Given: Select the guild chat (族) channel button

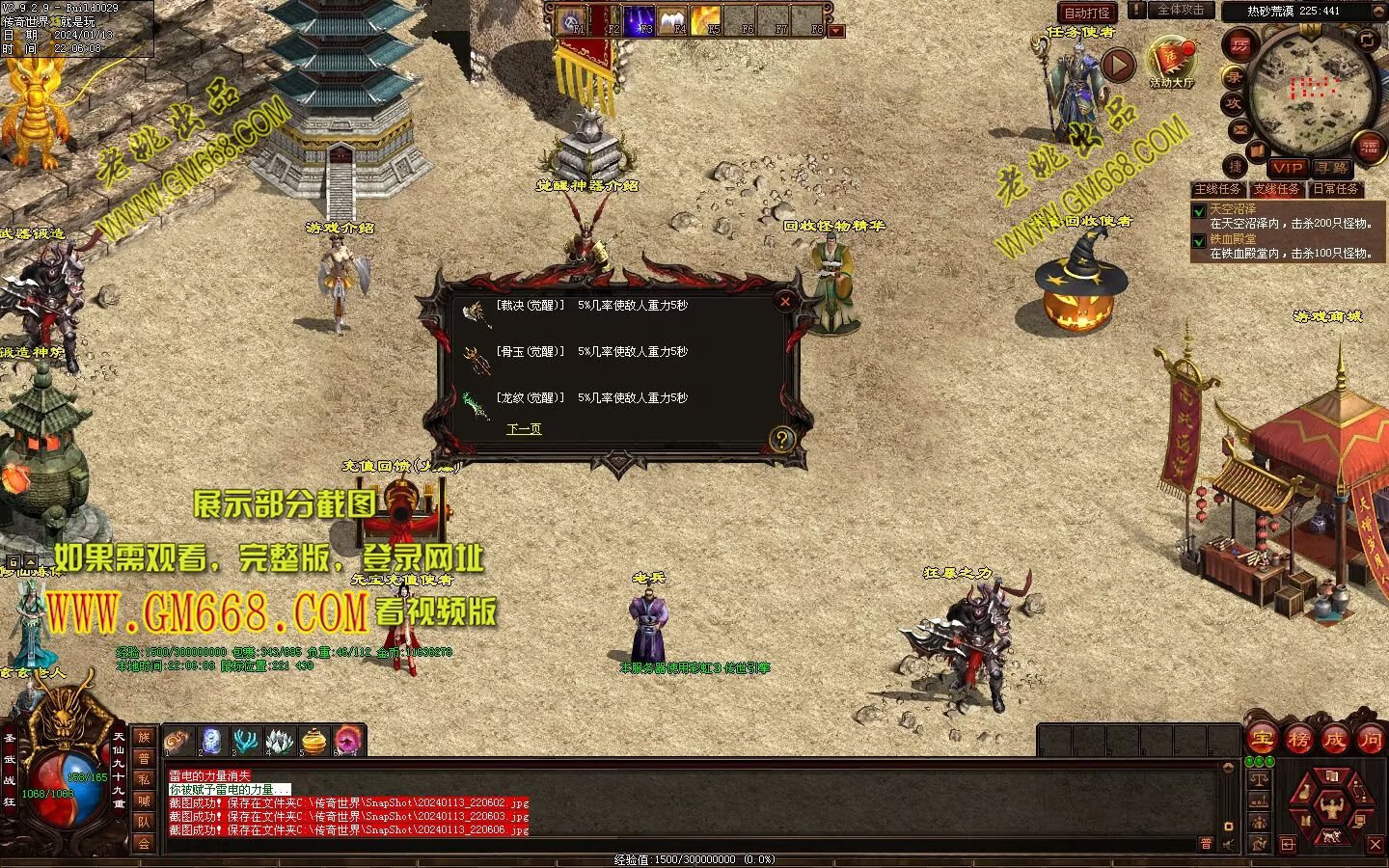Looking at the screenshot, I should 144,738.
